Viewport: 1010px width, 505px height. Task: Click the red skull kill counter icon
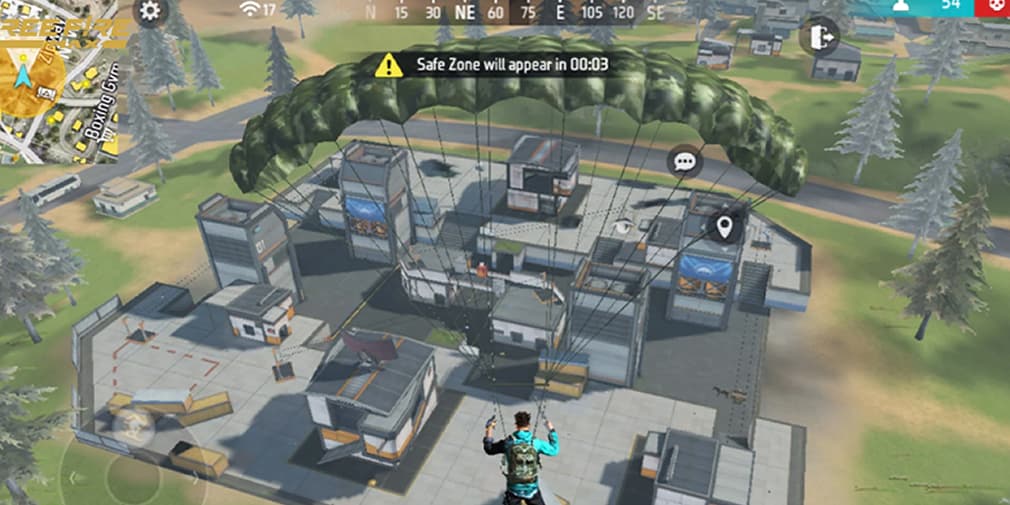pos(994,6)
